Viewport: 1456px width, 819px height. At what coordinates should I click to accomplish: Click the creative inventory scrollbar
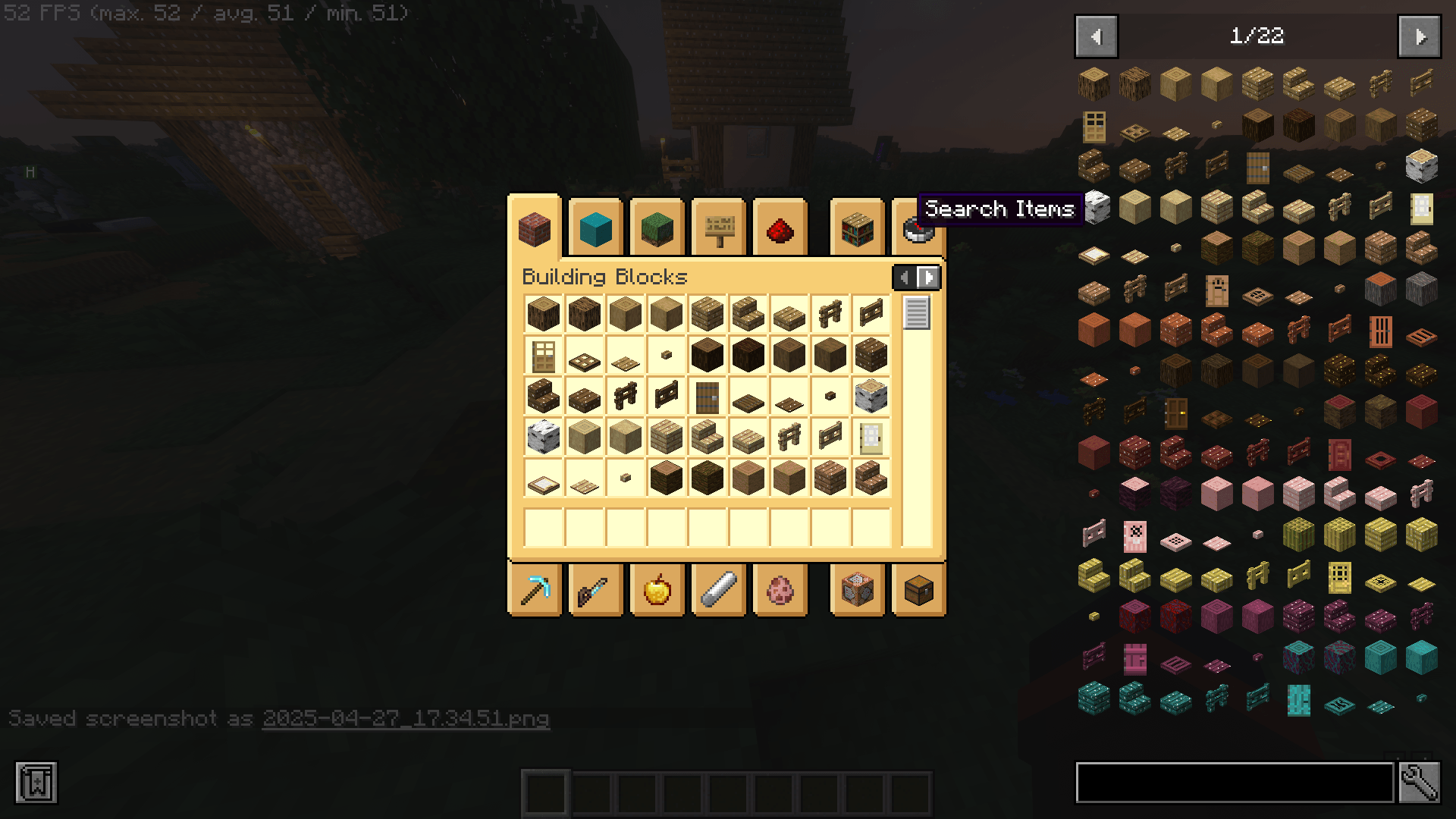click(x=918, y=314)
